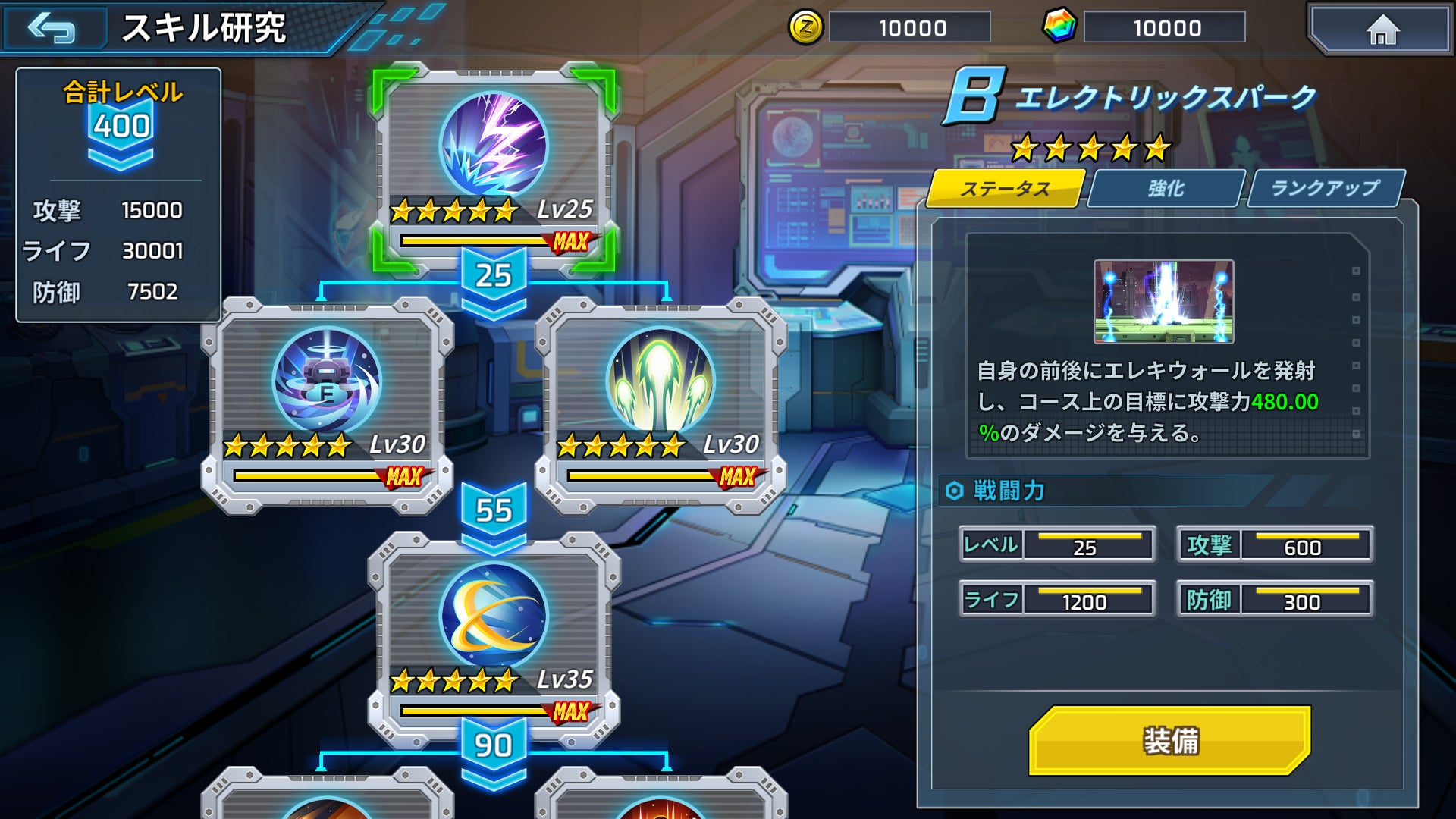The image size is (1456, 819).
Task: View the skill preview thumbnail
Action: 1163,302
